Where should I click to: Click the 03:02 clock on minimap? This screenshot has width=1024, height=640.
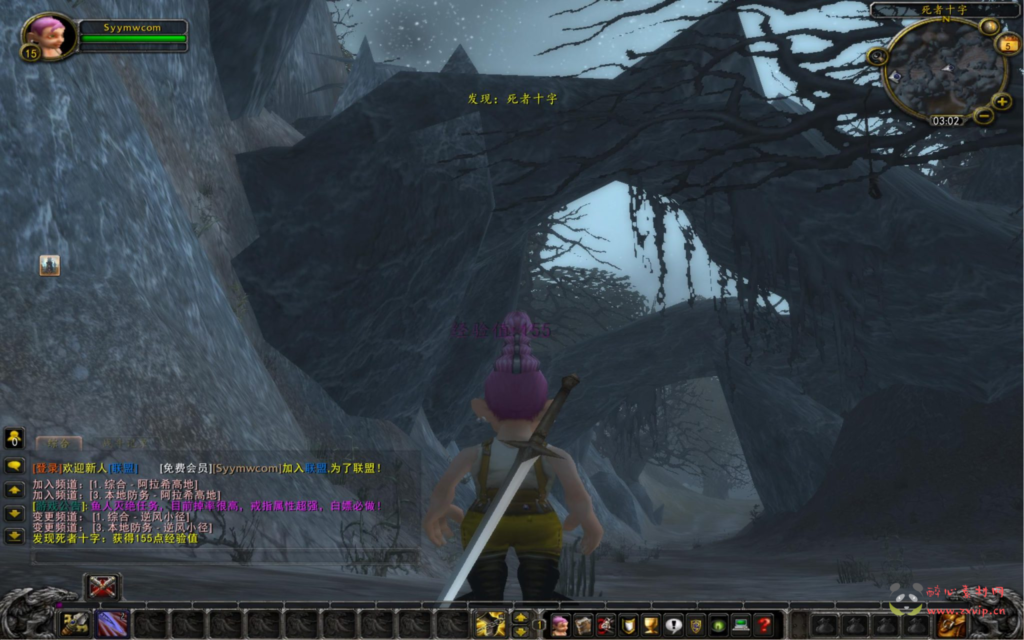[x=946, y=121]
